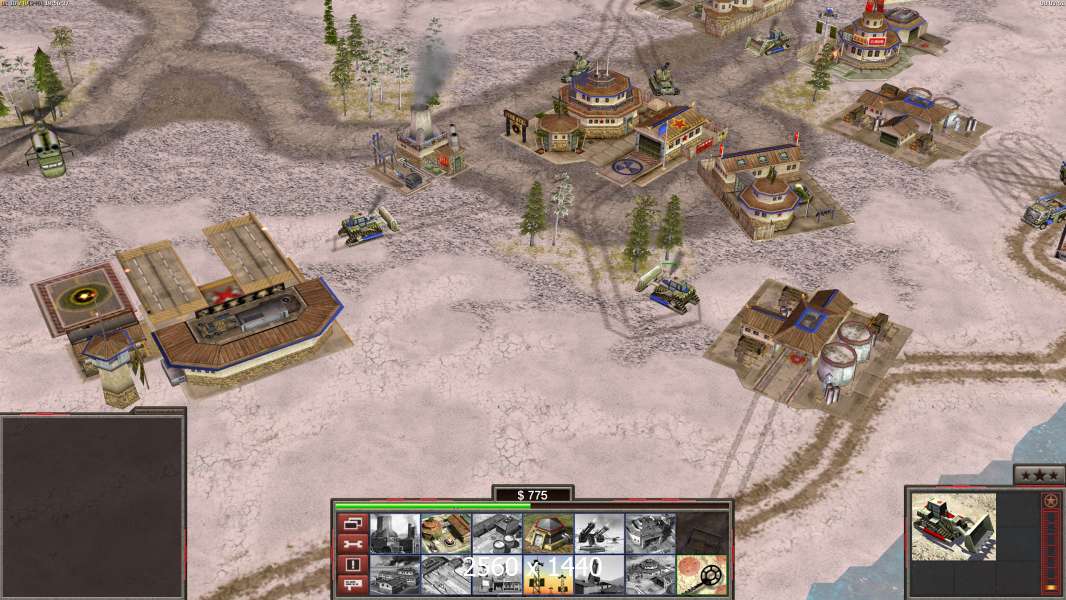Select the nuclear reactor cooling tower build icon
This screenshot has height=600, width=1066.
tap(395, 534)
